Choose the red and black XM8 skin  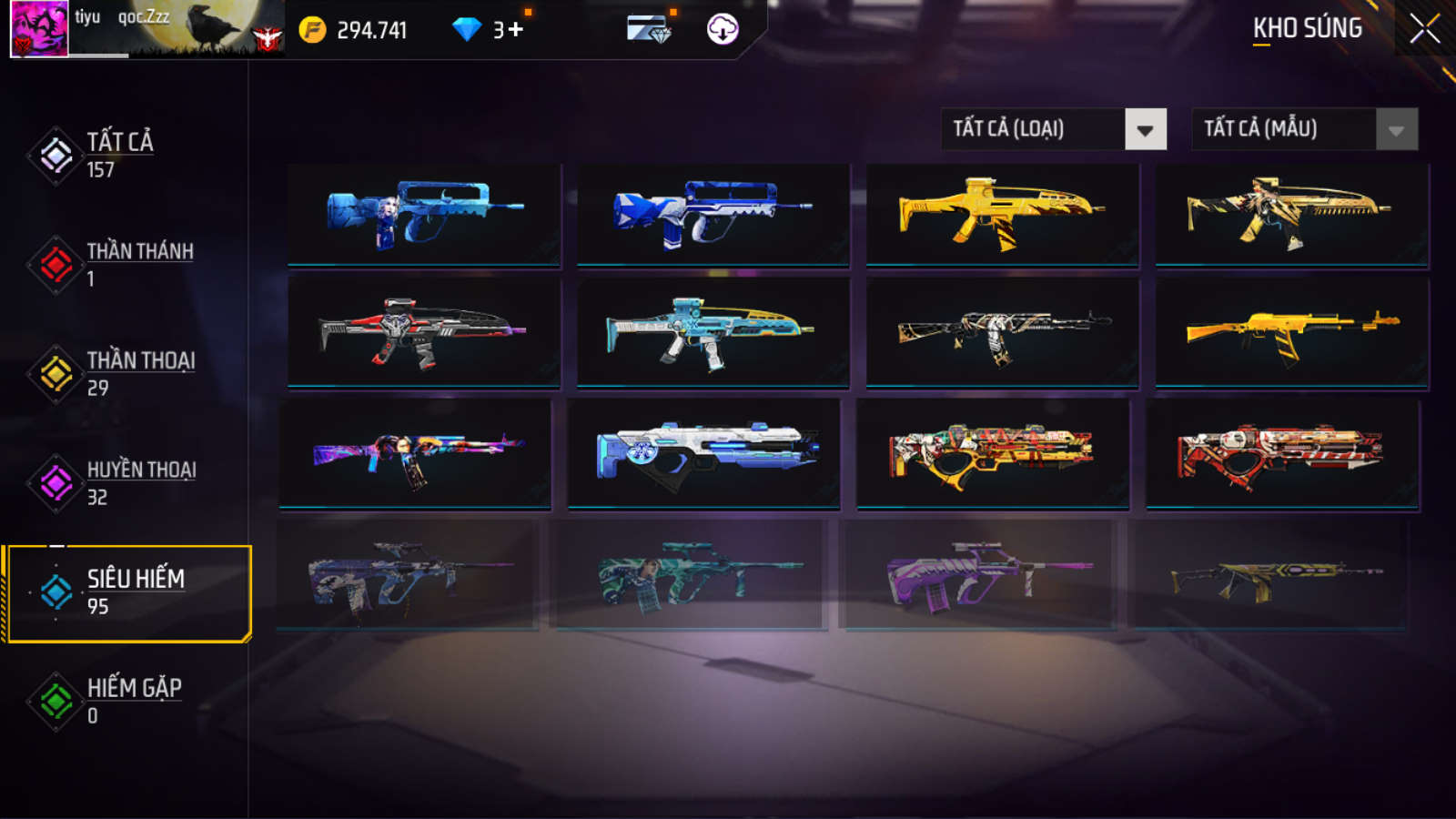click(x=424, y=332)
